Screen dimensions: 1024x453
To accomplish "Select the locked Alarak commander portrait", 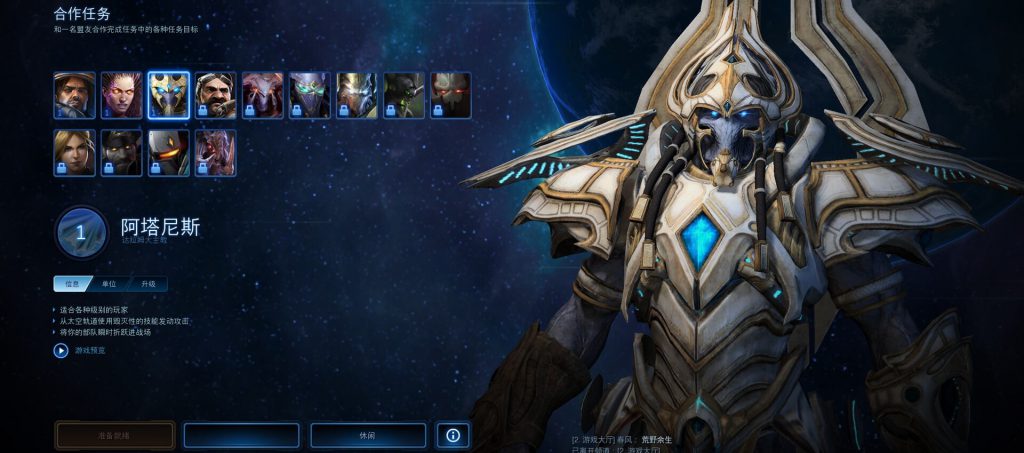I will [450, 95].
